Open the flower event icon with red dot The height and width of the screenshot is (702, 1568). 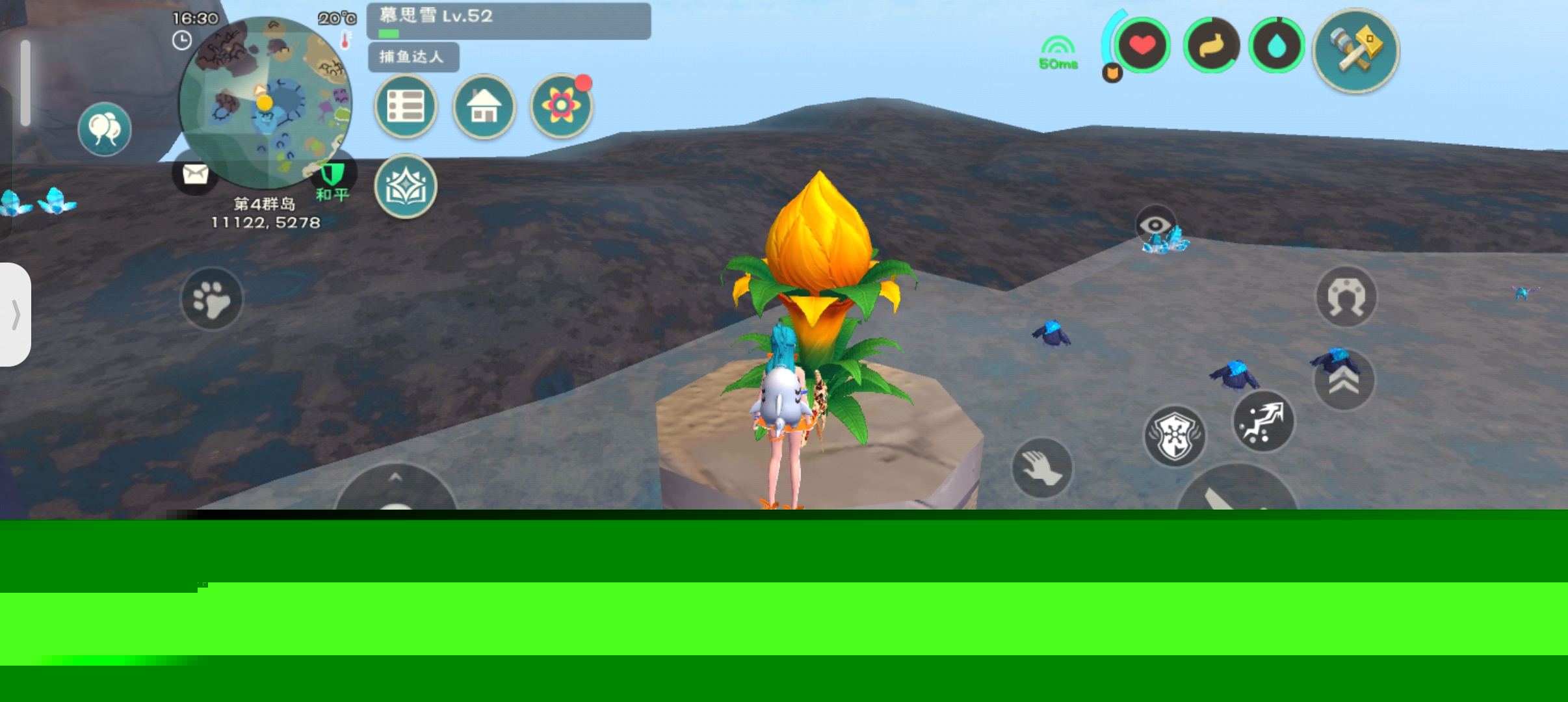[x=562, y=107]
